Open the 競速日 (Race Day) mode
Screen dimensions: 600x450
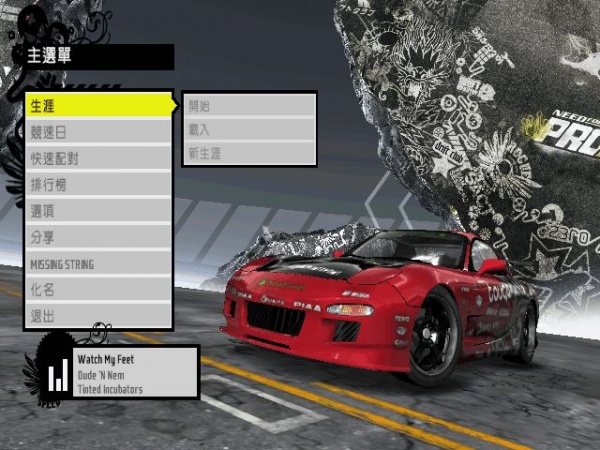click(98, 131)
